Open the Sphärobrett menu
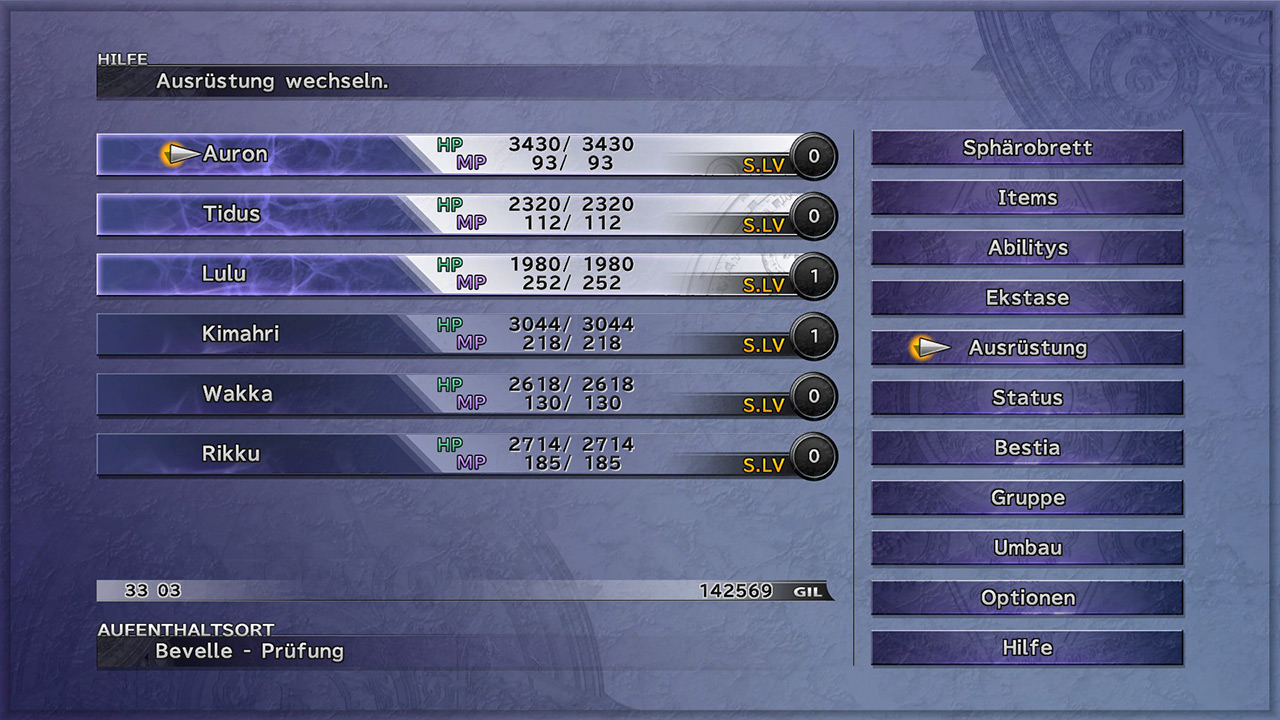 point(1027,148)
